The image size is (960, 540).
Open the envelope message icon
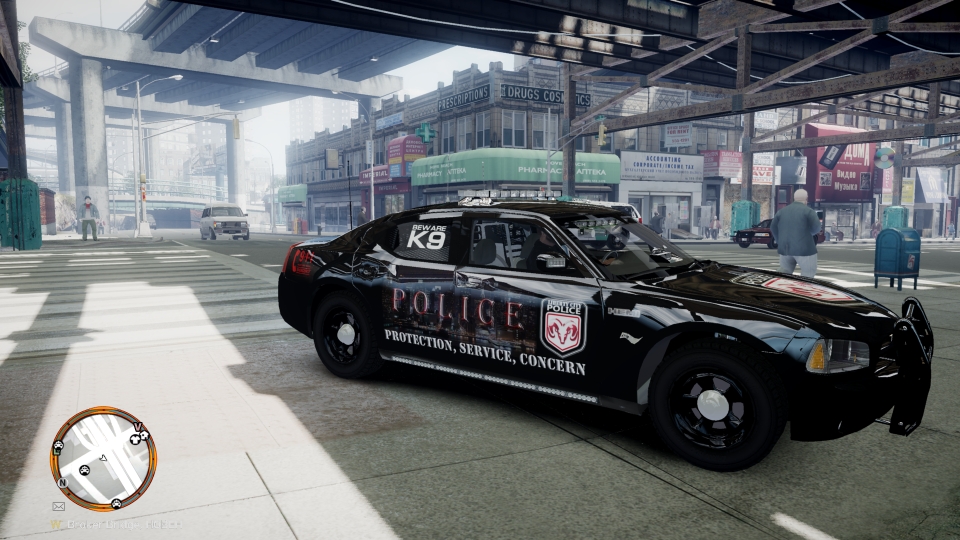(58, 506)
